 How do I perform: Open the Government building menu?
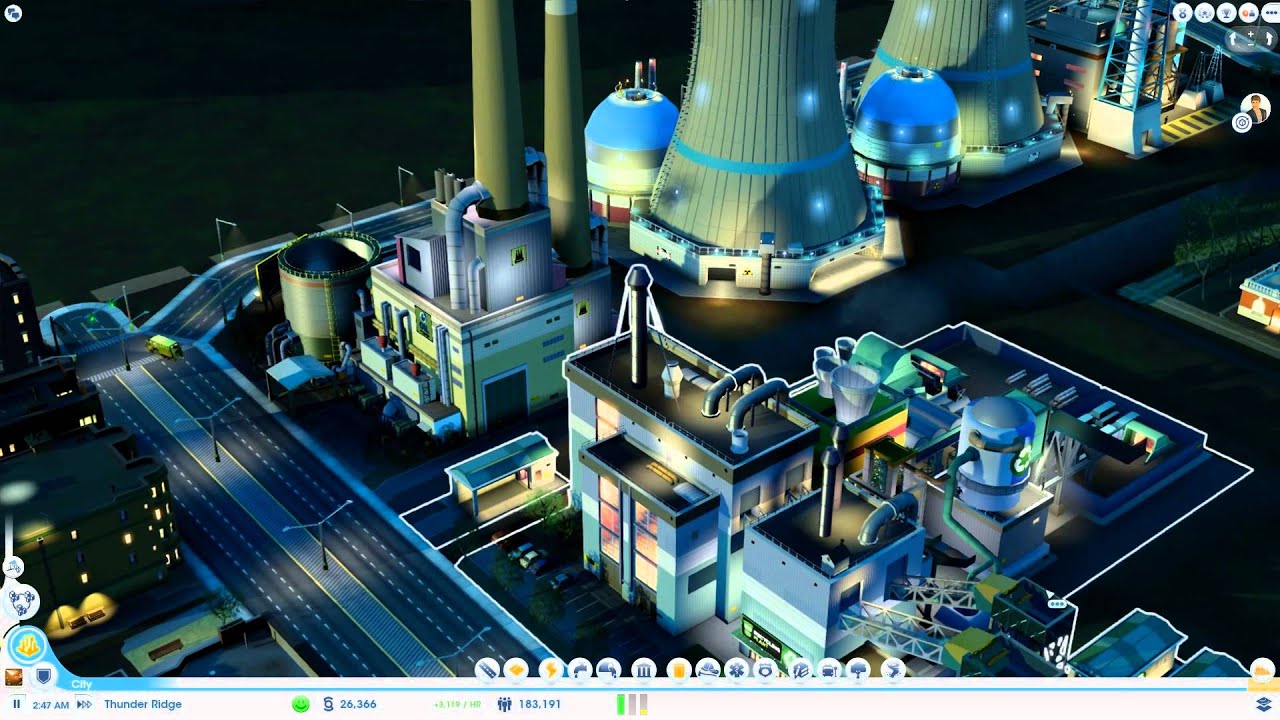[644, 669]
